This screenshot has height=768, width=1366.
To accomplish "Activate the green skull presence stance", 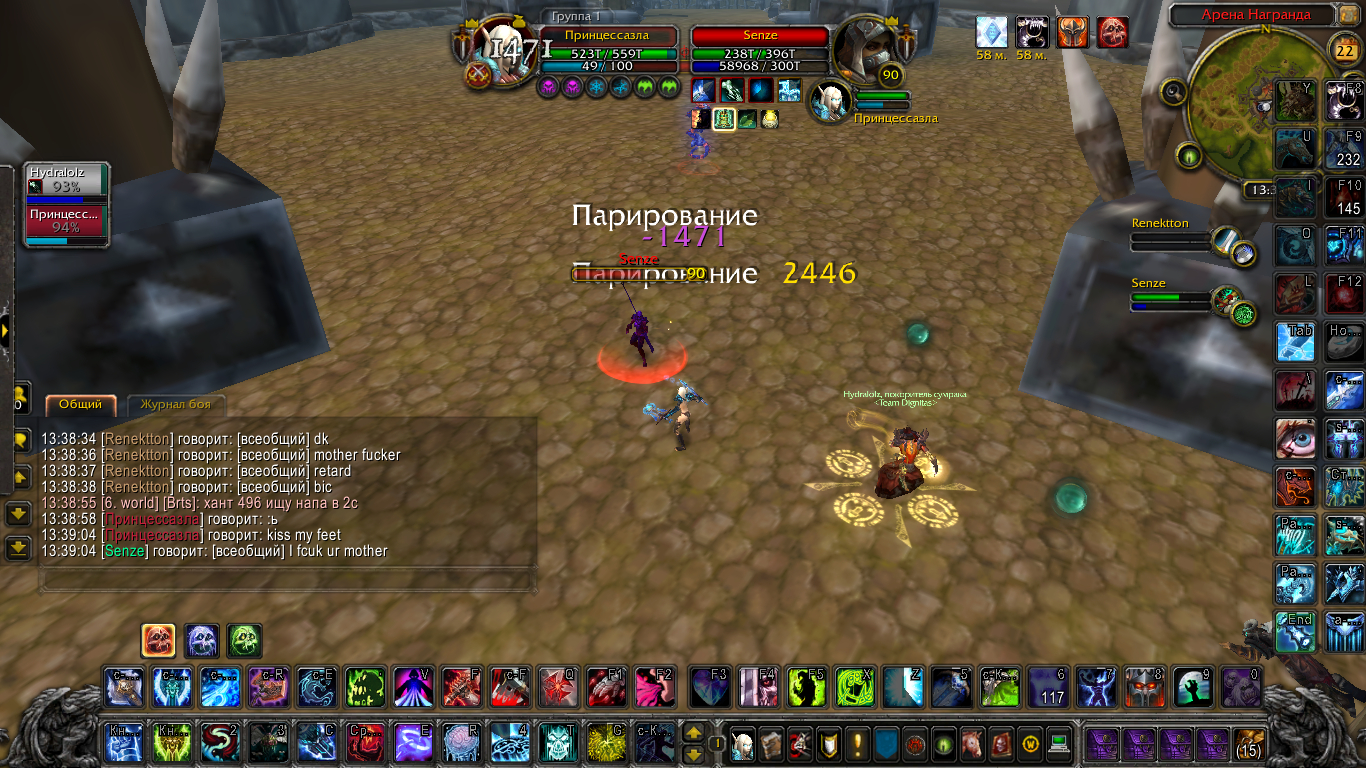I will coord(245,641).
